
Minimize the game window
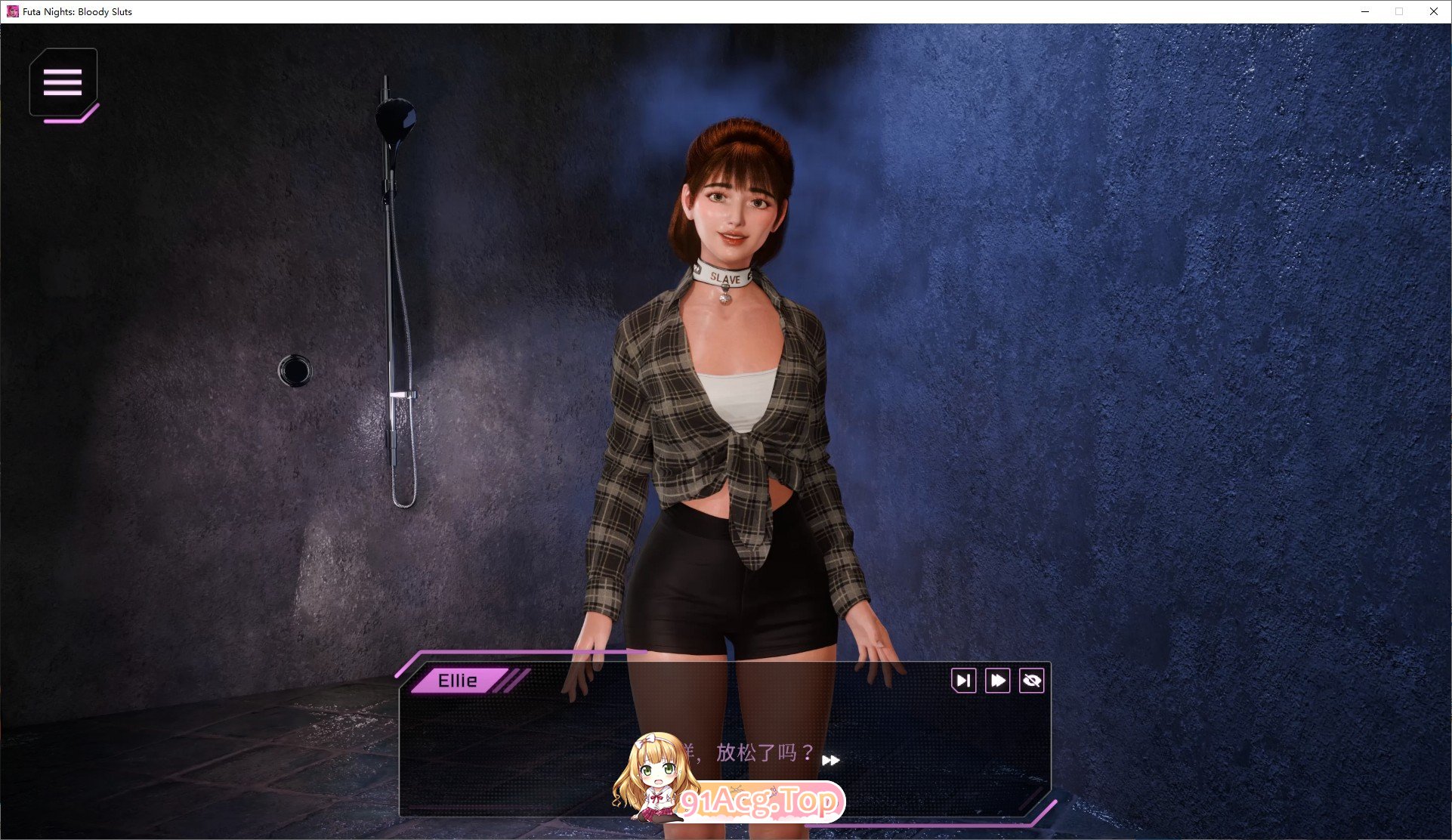point(1365,11)
